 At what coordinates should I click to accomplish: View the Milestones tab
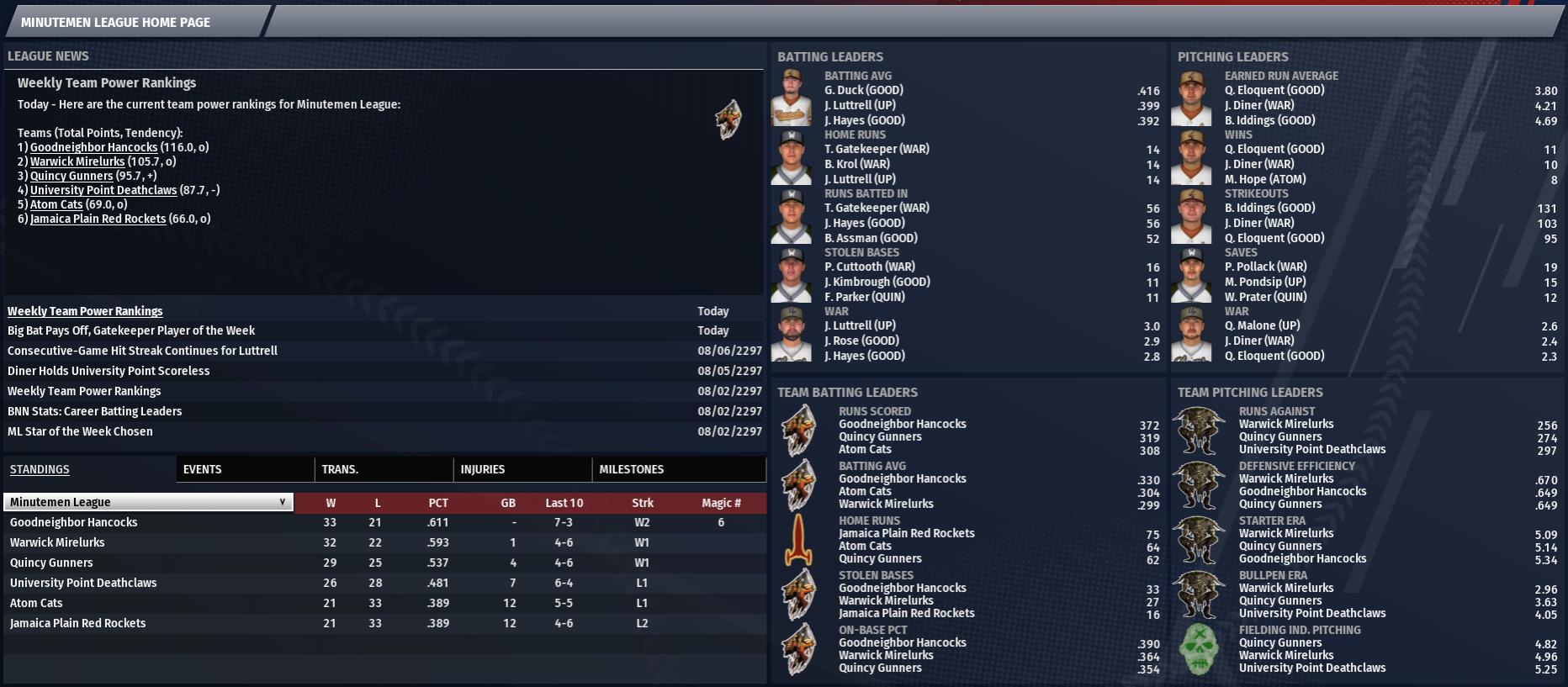(x=631, y=469)
